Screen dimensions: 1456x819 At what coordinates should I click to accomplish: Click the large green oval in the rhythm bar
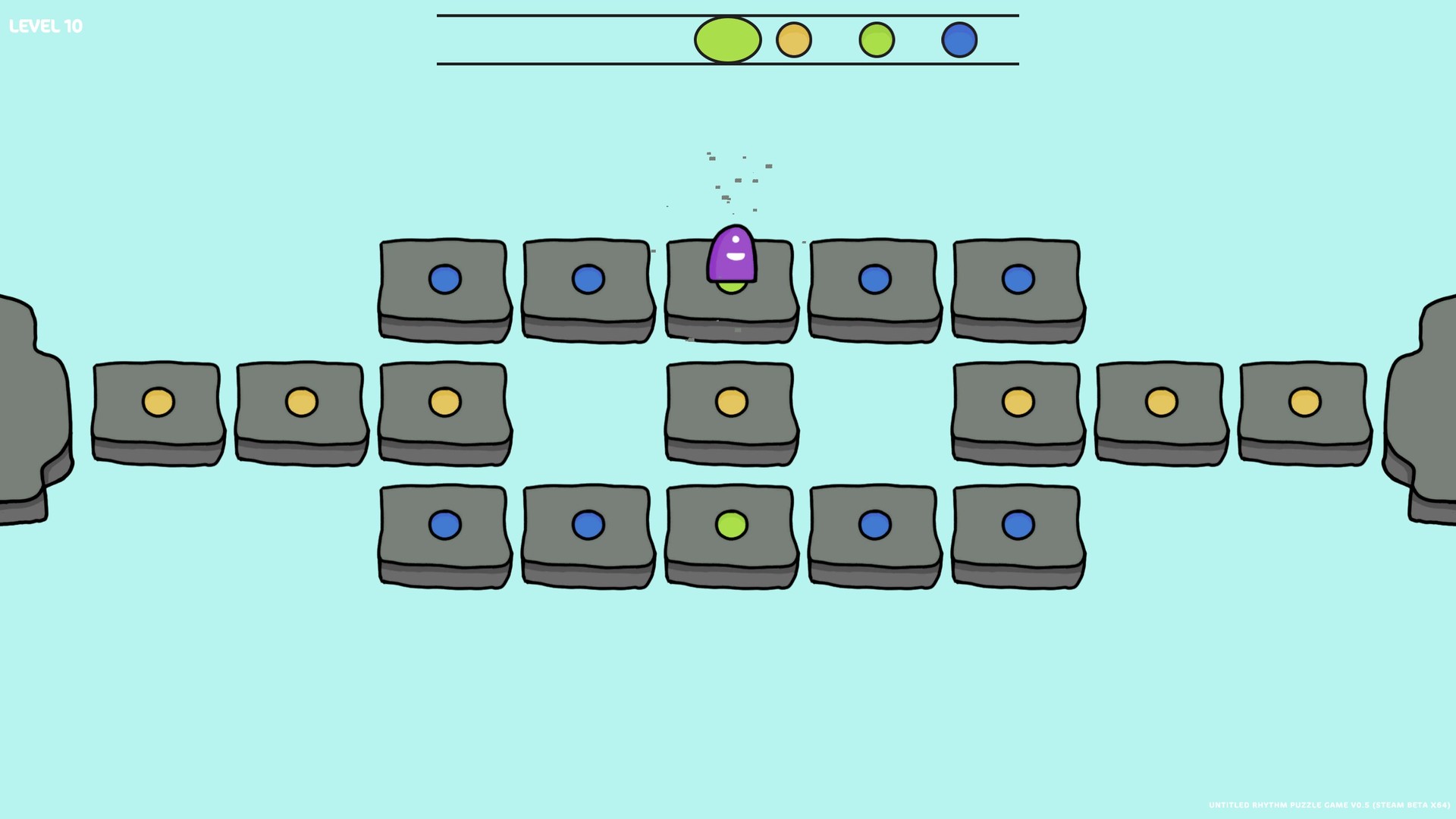pyautogui.click(x=726, y=38)
